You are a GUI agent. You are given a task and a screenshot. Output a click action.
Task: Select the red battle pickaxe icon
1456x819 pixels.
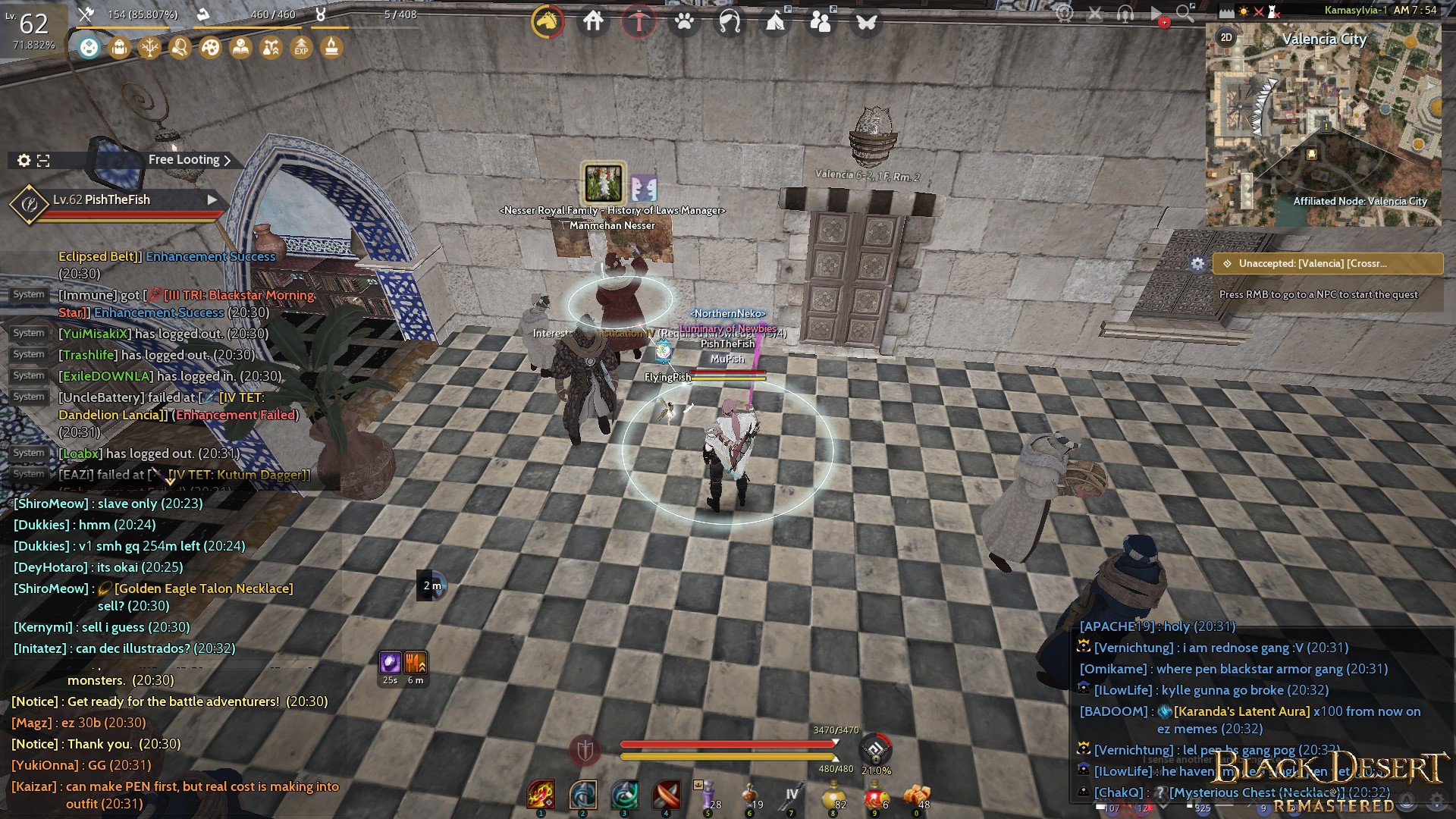[639, 22]
